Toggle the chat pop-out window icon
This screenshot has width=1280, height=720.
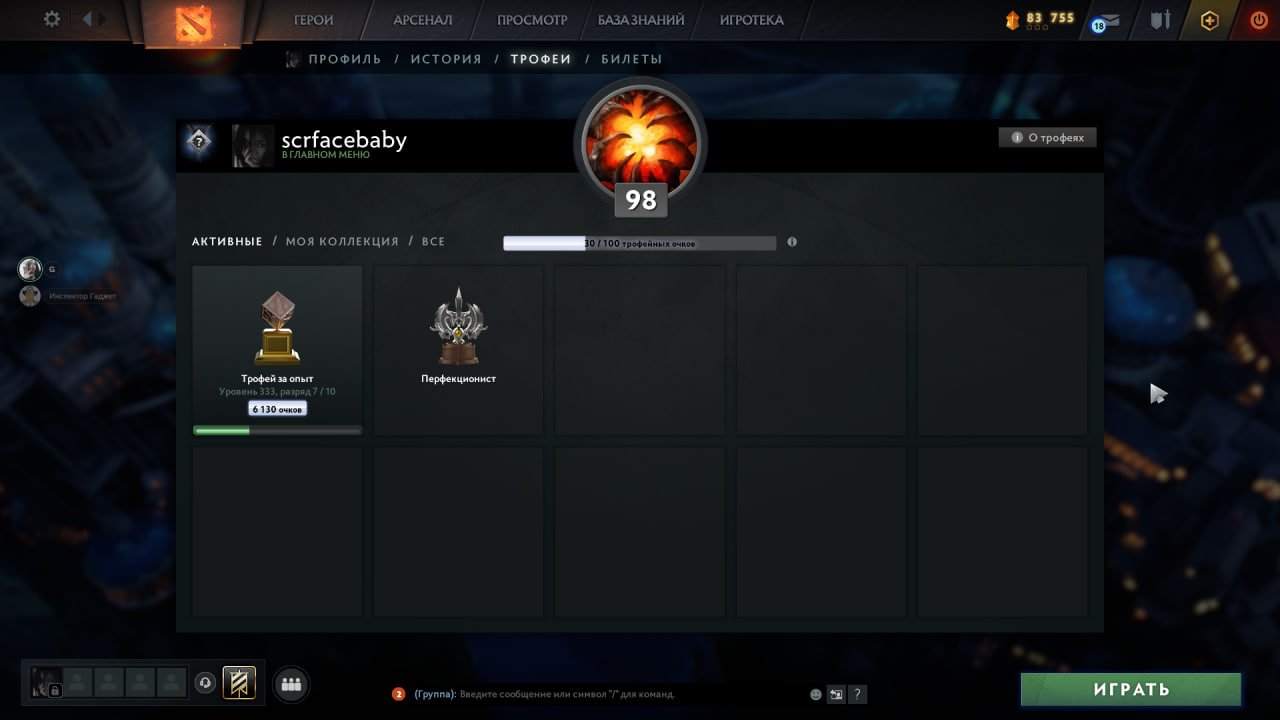pos(837,693)
